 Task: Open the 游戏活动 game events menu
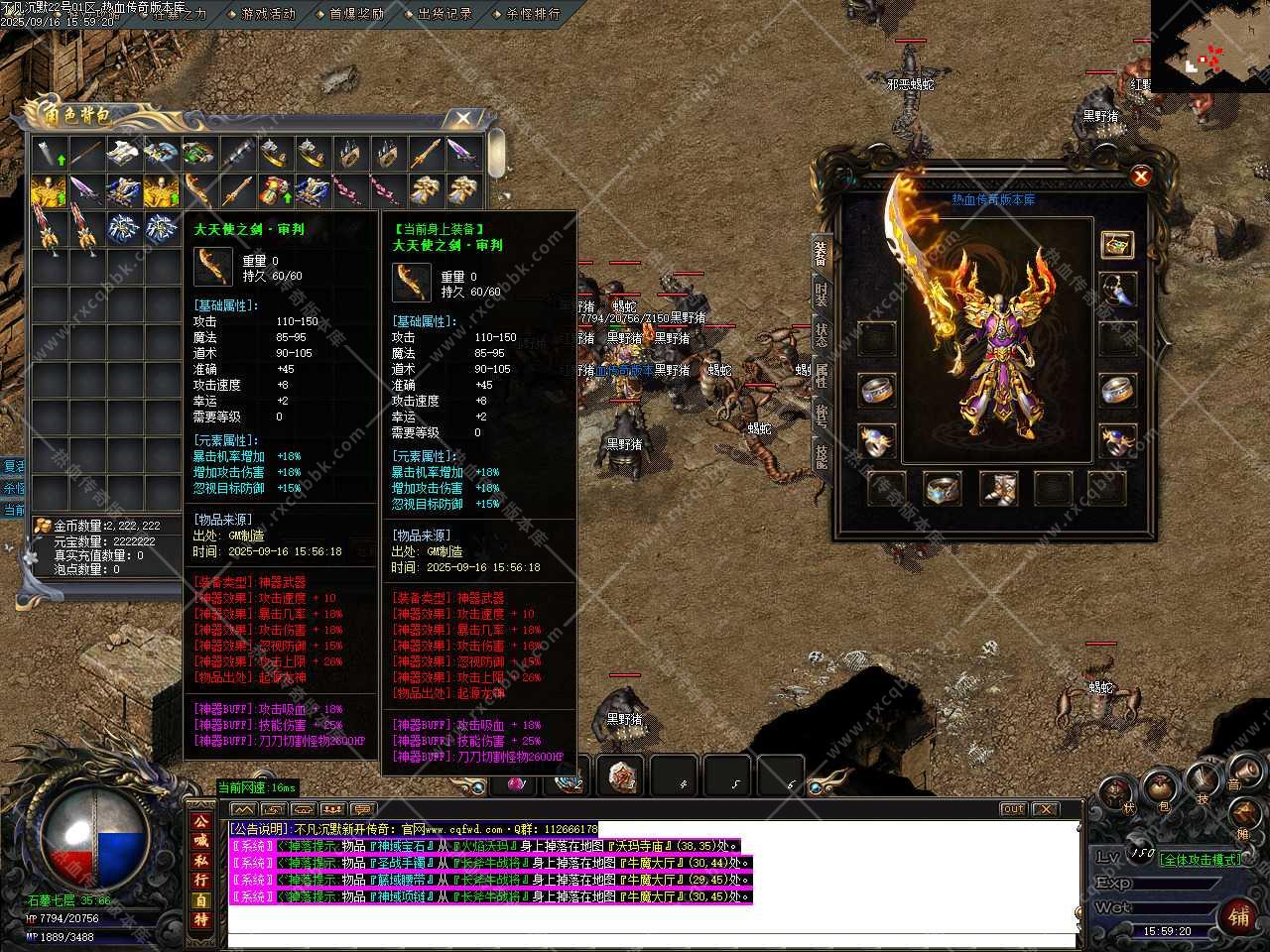pyautogui.click(x=268, y=14)
